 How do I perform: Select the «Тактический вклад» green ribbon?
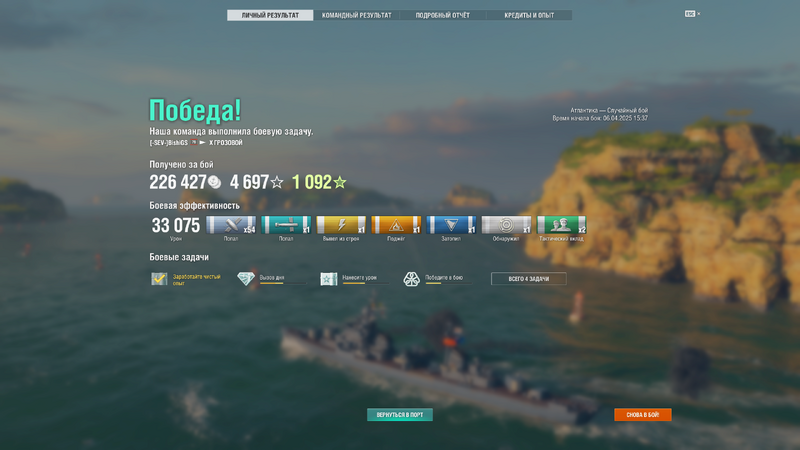click(561, 225)
